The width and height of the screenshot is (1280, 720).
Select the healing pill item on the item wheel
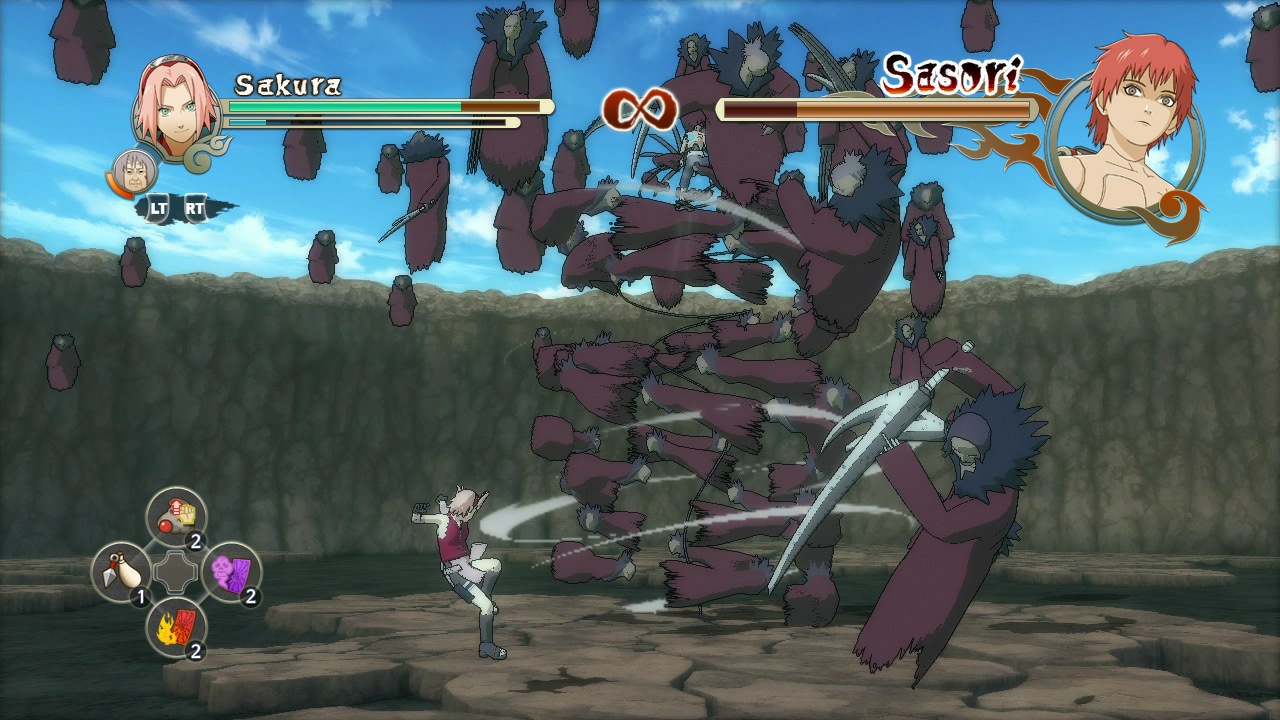click(178, 513)
